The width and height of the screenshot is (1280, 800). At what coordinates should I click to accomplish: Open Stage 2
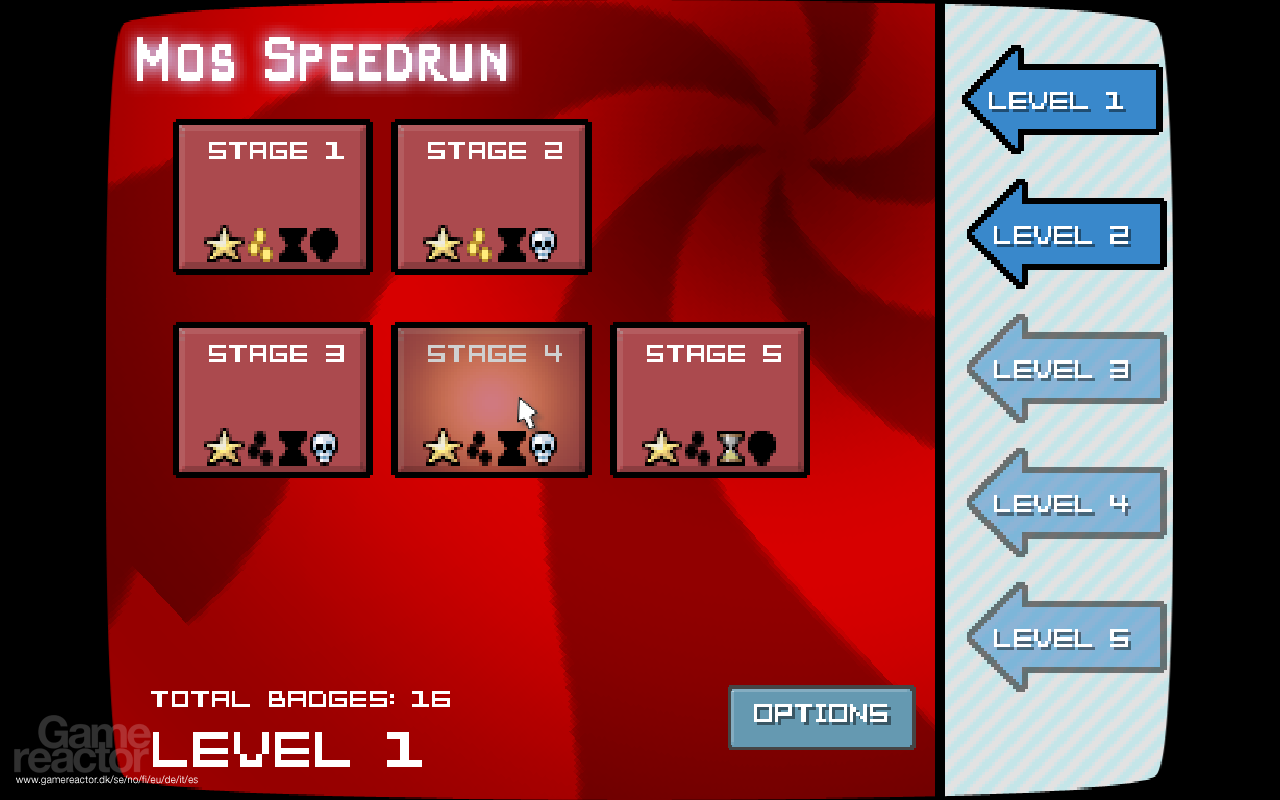coord(491,196)
